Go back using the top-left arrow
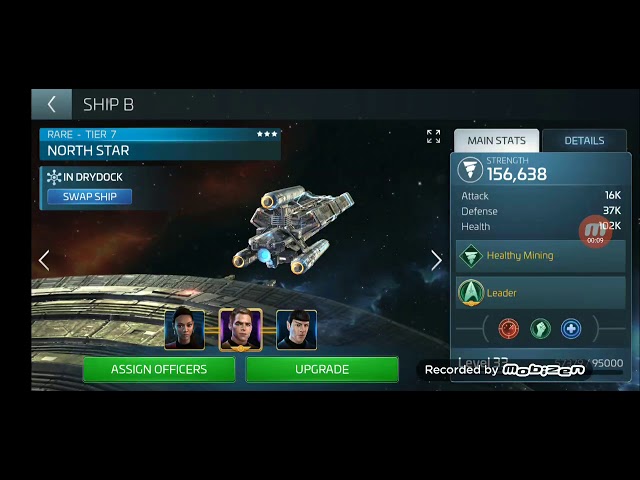This screenshot has width=640, height=480. [x=51, y=104]
